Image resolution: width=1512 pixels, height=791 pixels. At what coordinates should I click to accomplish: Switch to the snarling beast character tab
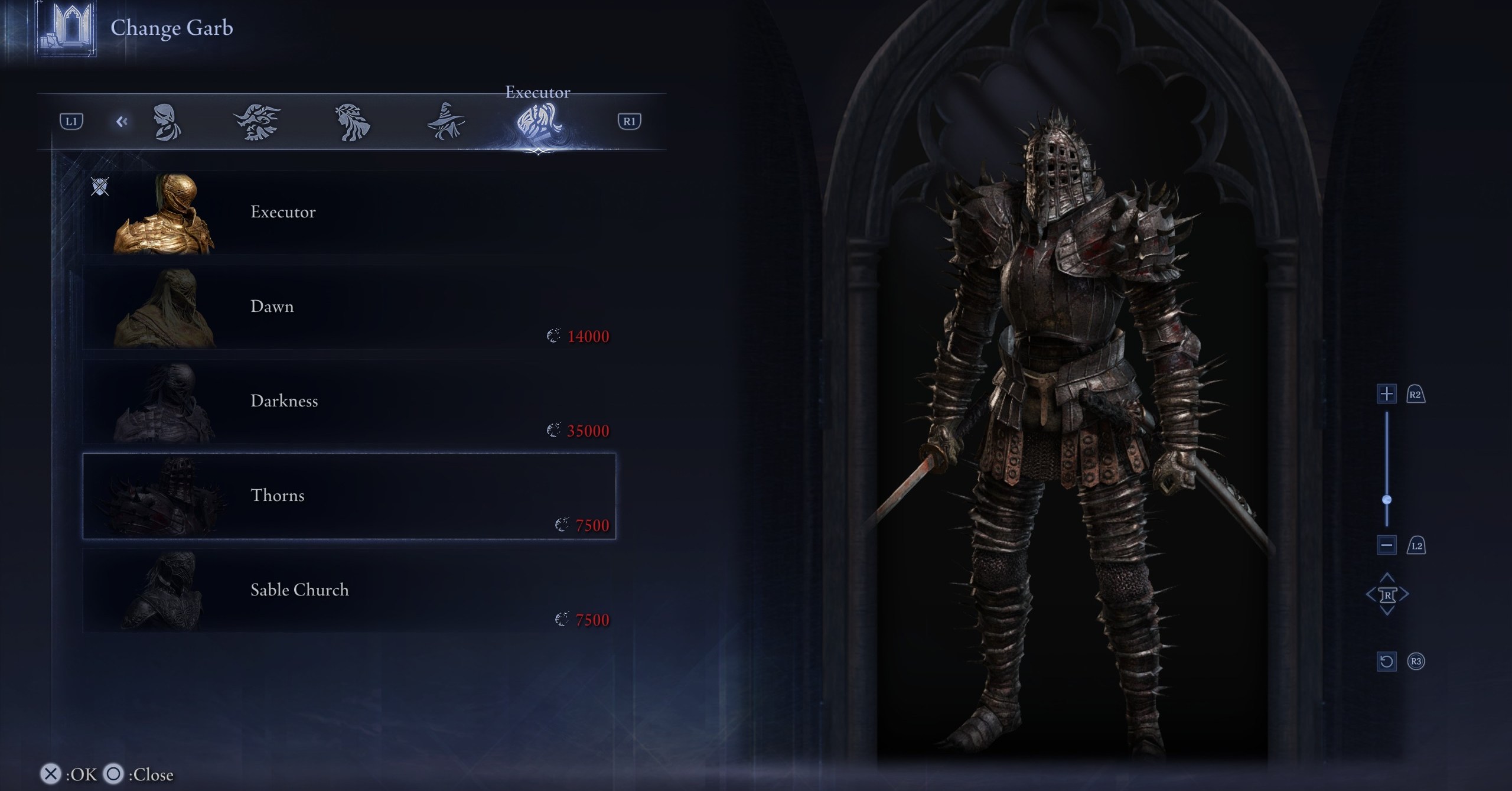[x=257, y=122]
